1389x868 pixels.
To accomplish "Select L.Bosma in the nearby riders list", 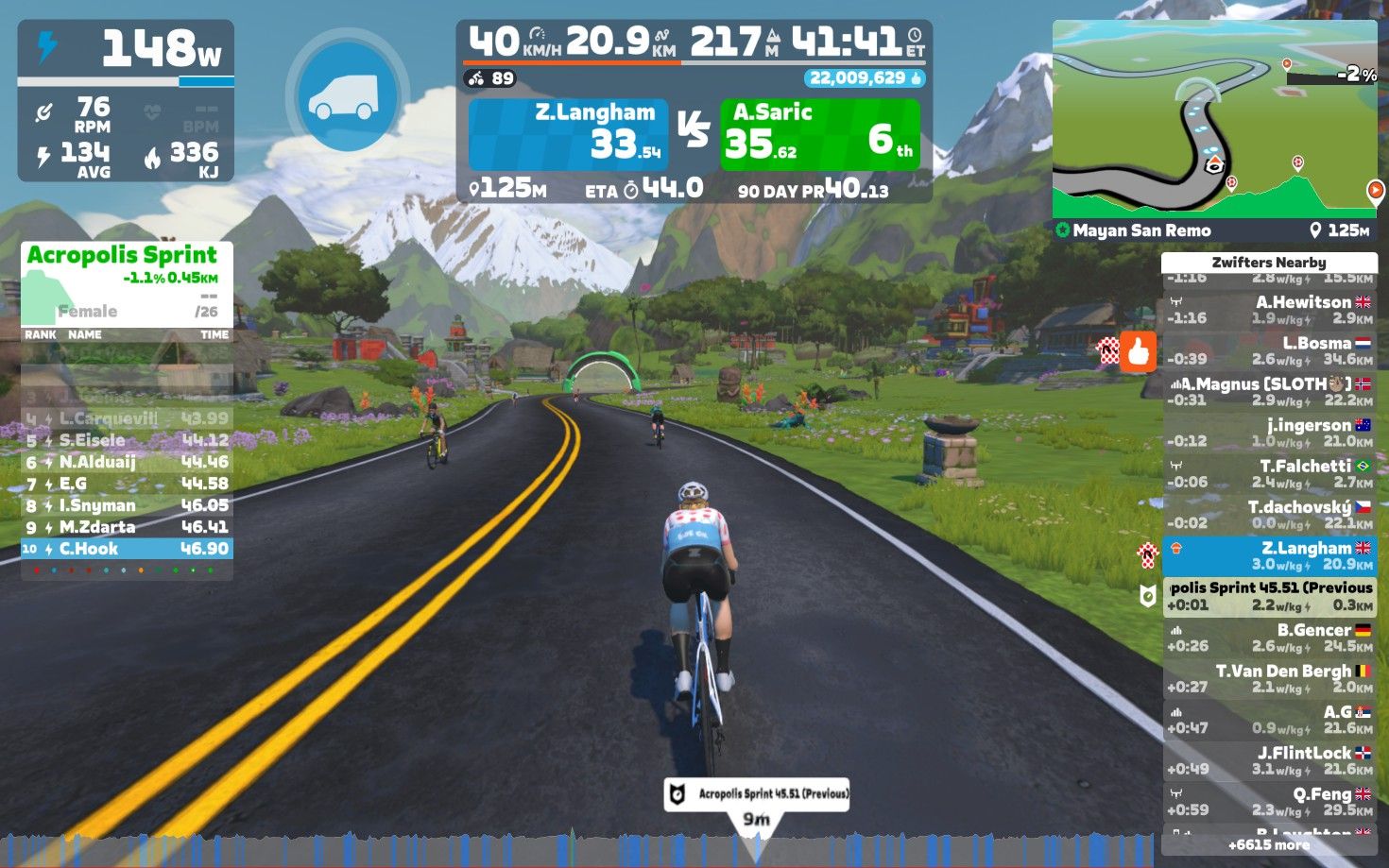I will click(x=1268, y=350).
